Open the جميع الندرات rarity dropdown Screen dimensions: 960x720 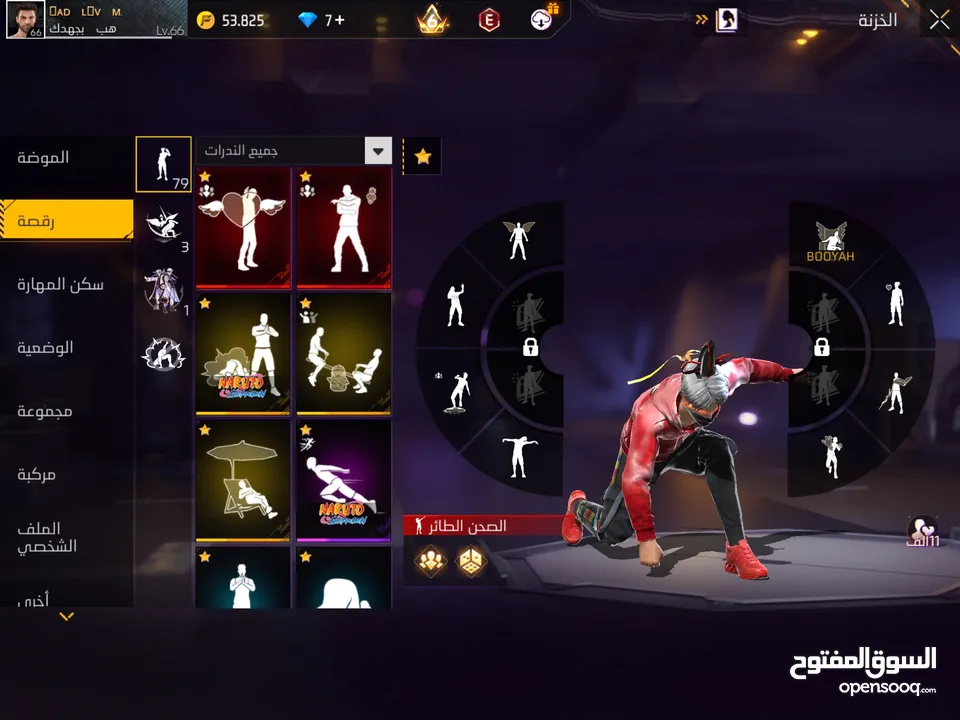(293, 151)
